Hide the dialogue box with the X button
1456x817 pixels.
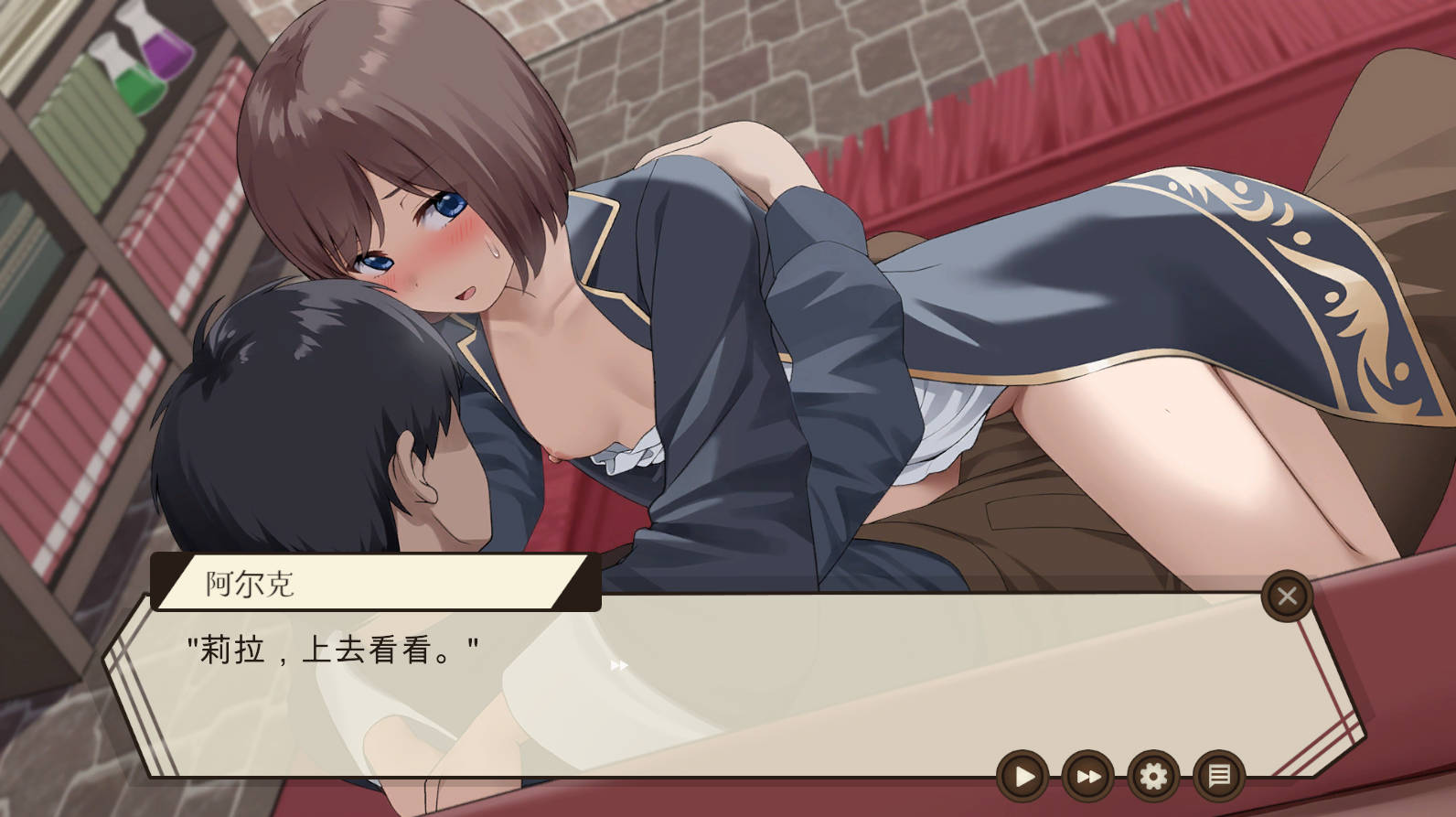coord(1287,597)
